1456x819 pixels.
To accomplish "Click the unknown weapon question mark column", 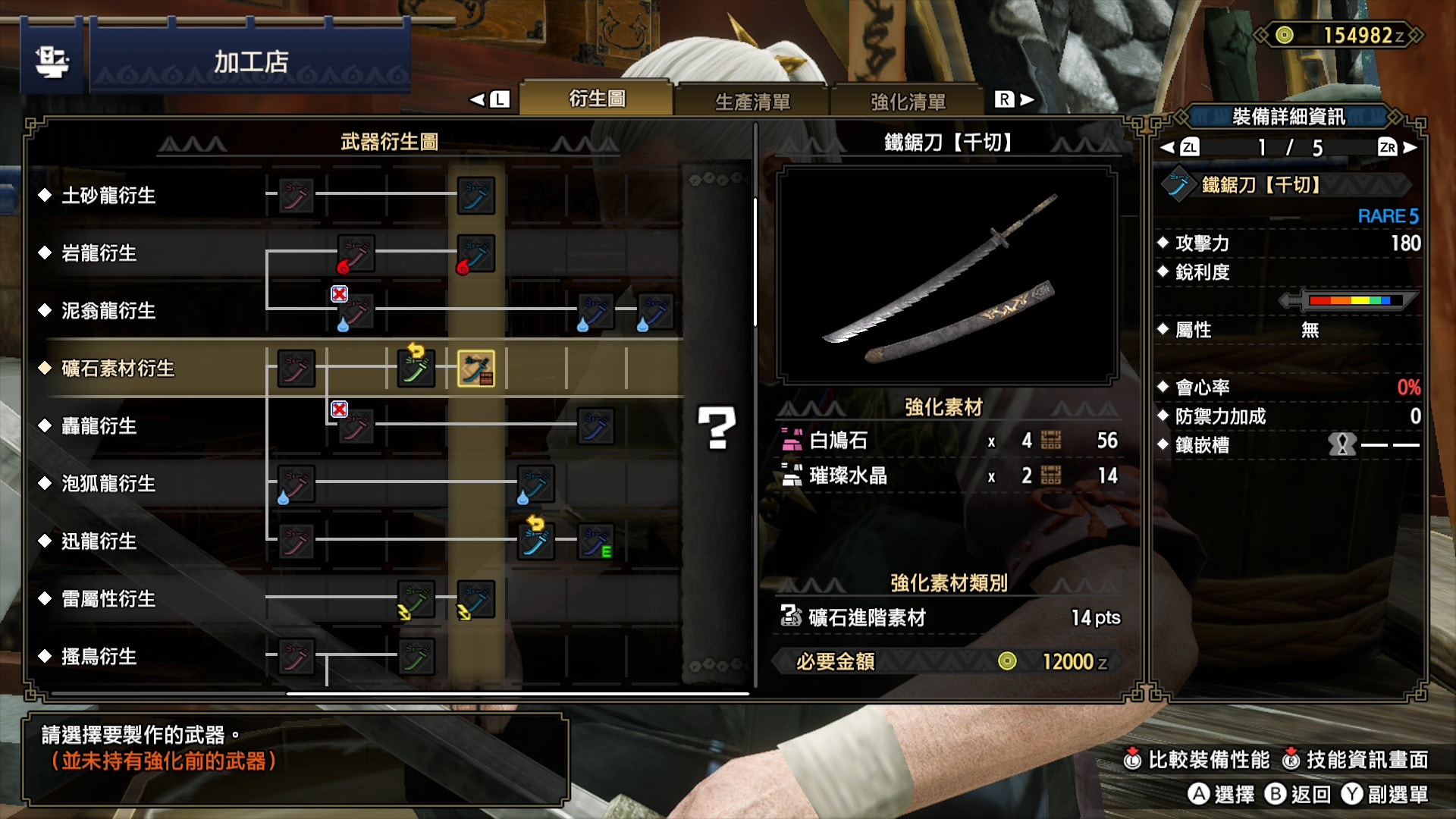I will click(x=717, y=428).
